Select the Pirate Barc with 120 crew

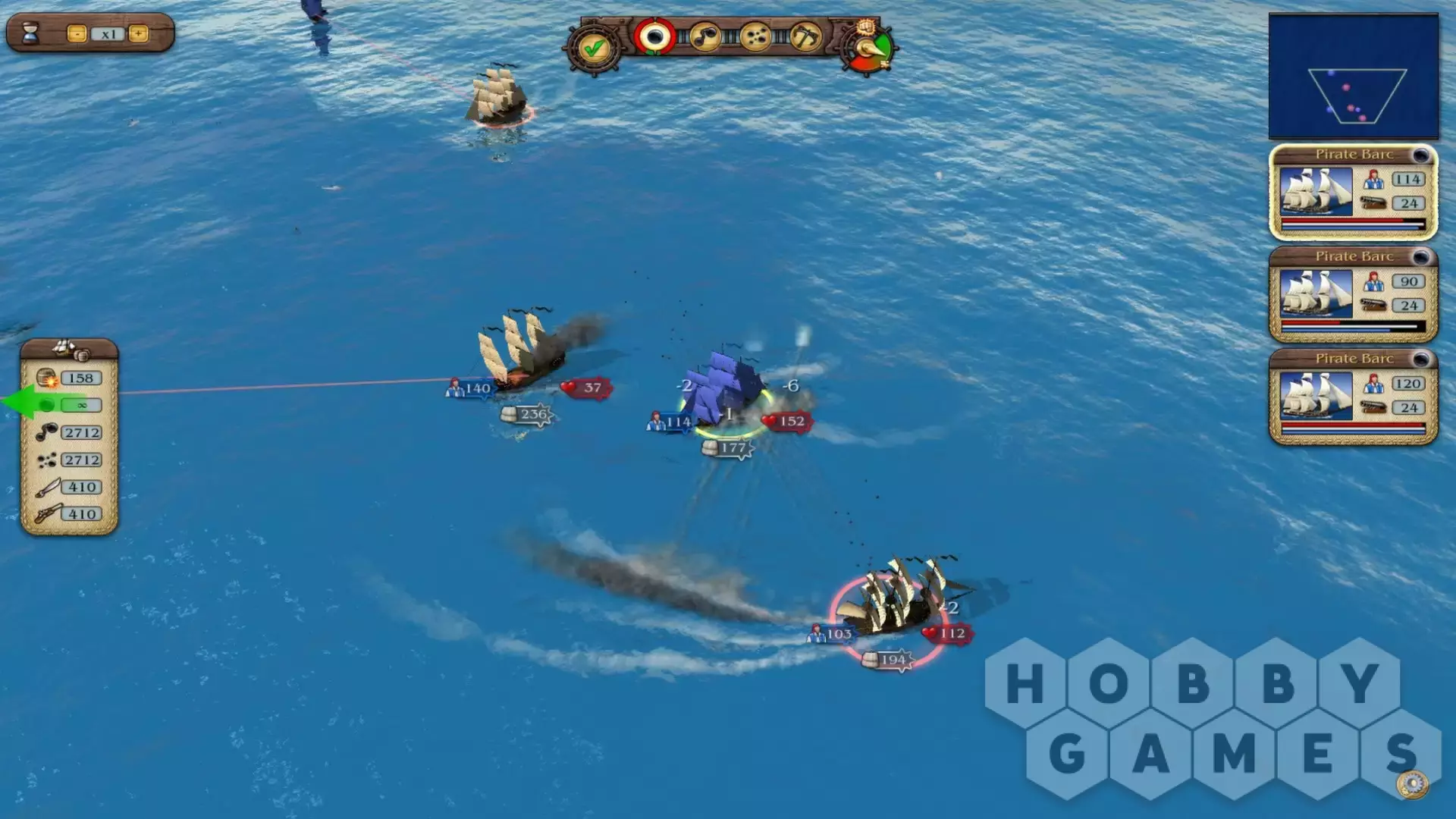(x=1353, y=397)
